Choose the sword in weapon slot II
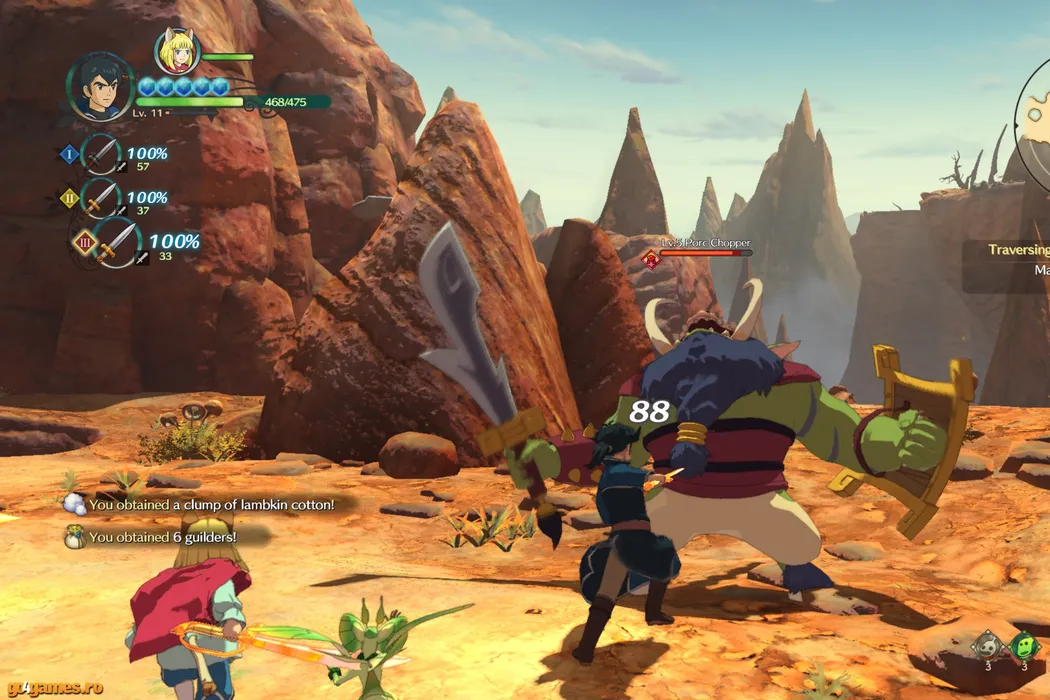Viewport: 1050px width, 700px height. coord(99,198)
